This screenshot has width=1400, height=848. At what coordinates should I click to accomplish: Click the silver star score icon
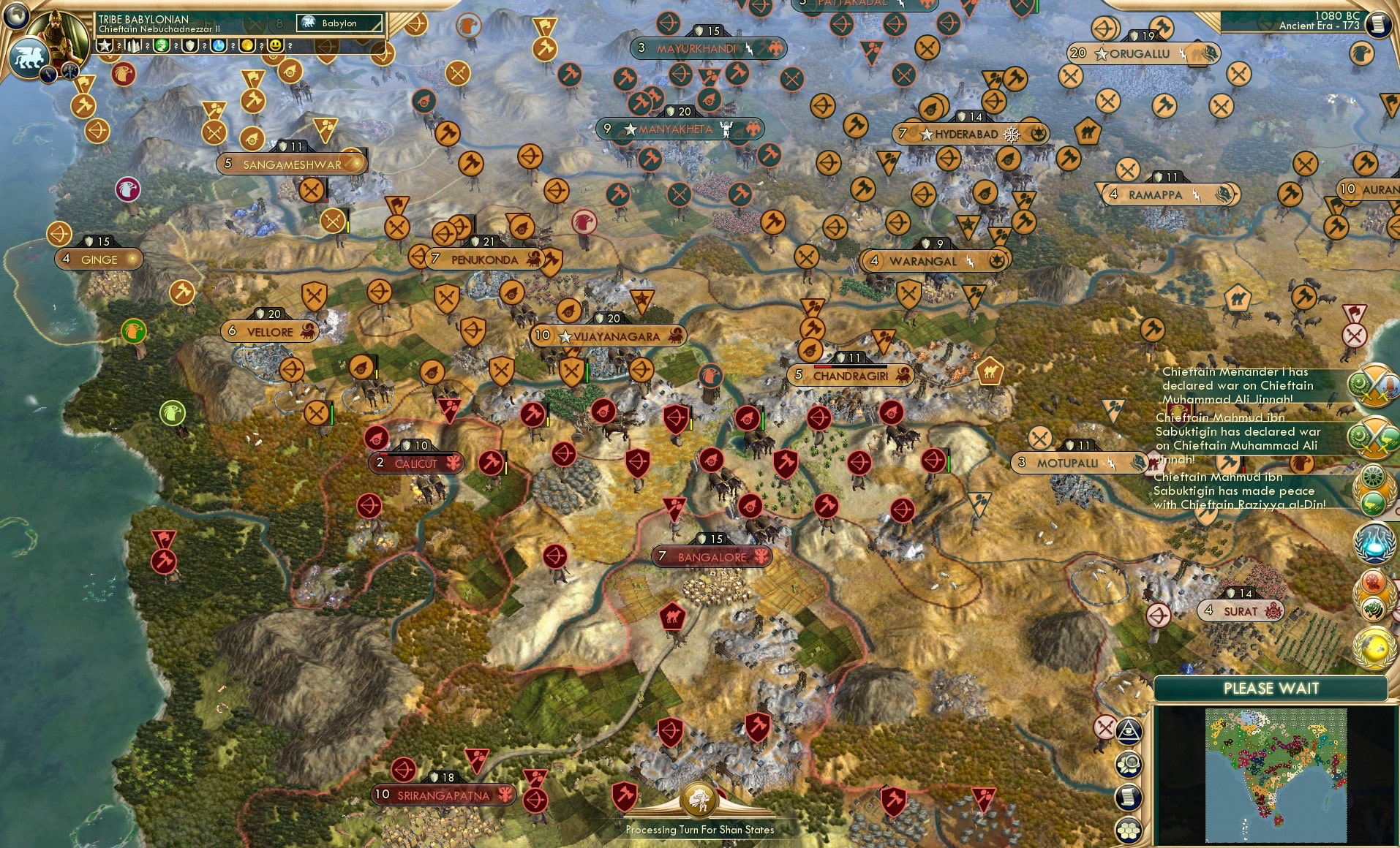pos(105,45)
